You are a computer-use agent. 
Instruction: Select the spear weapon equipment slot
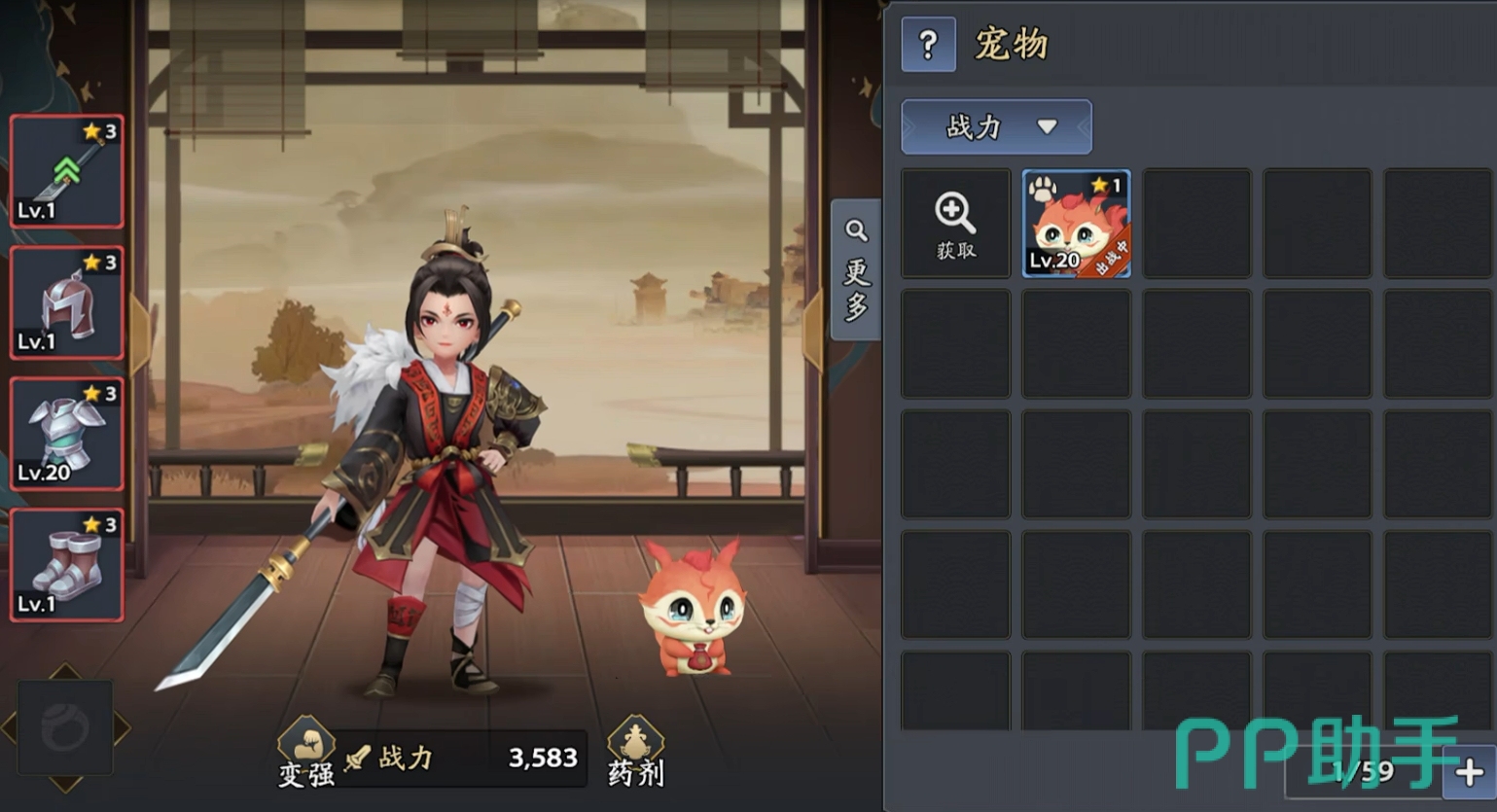coord(67,171)
